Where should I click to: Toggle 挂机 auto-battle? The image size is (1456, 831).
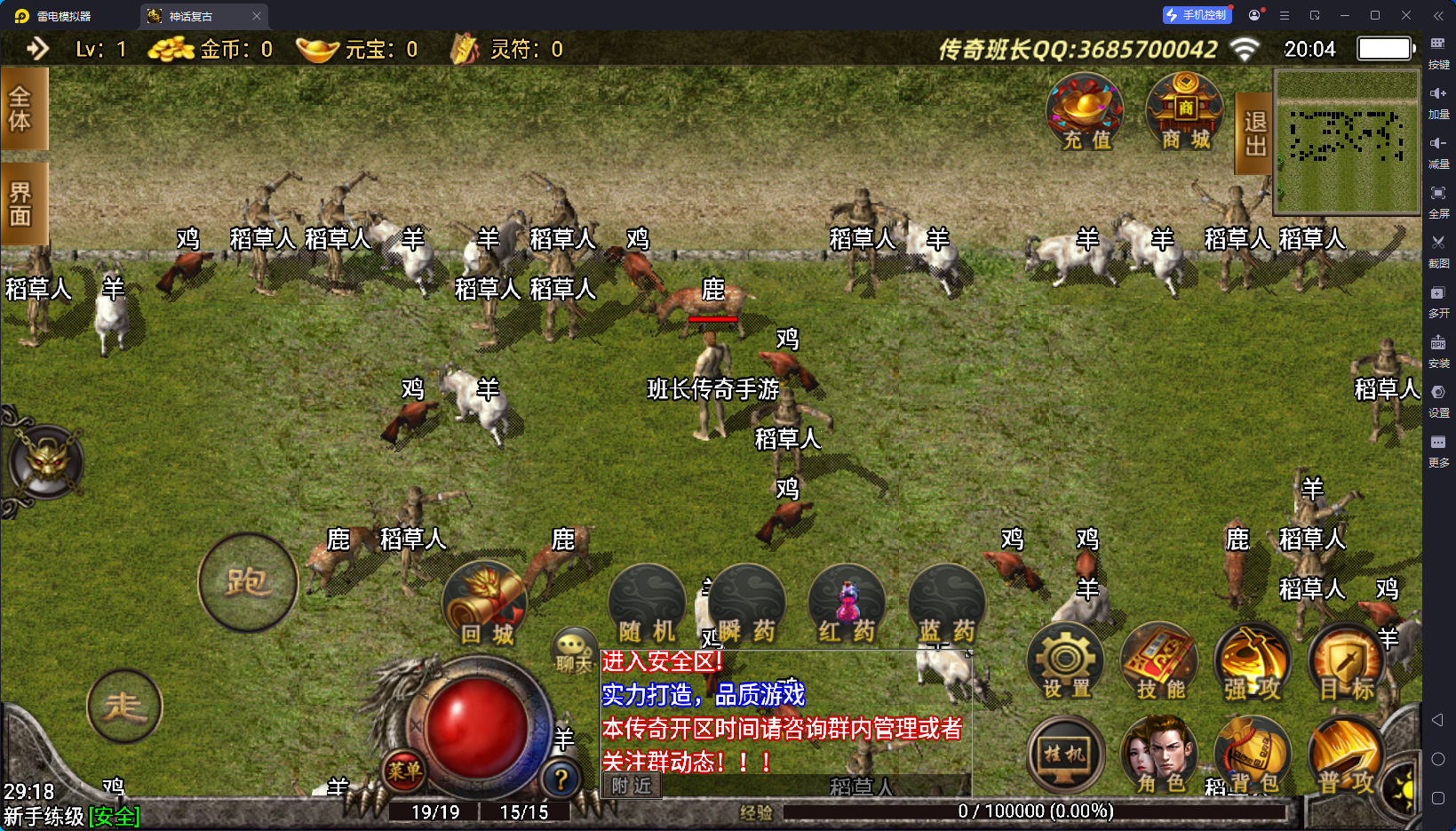tap(1065, 755)
